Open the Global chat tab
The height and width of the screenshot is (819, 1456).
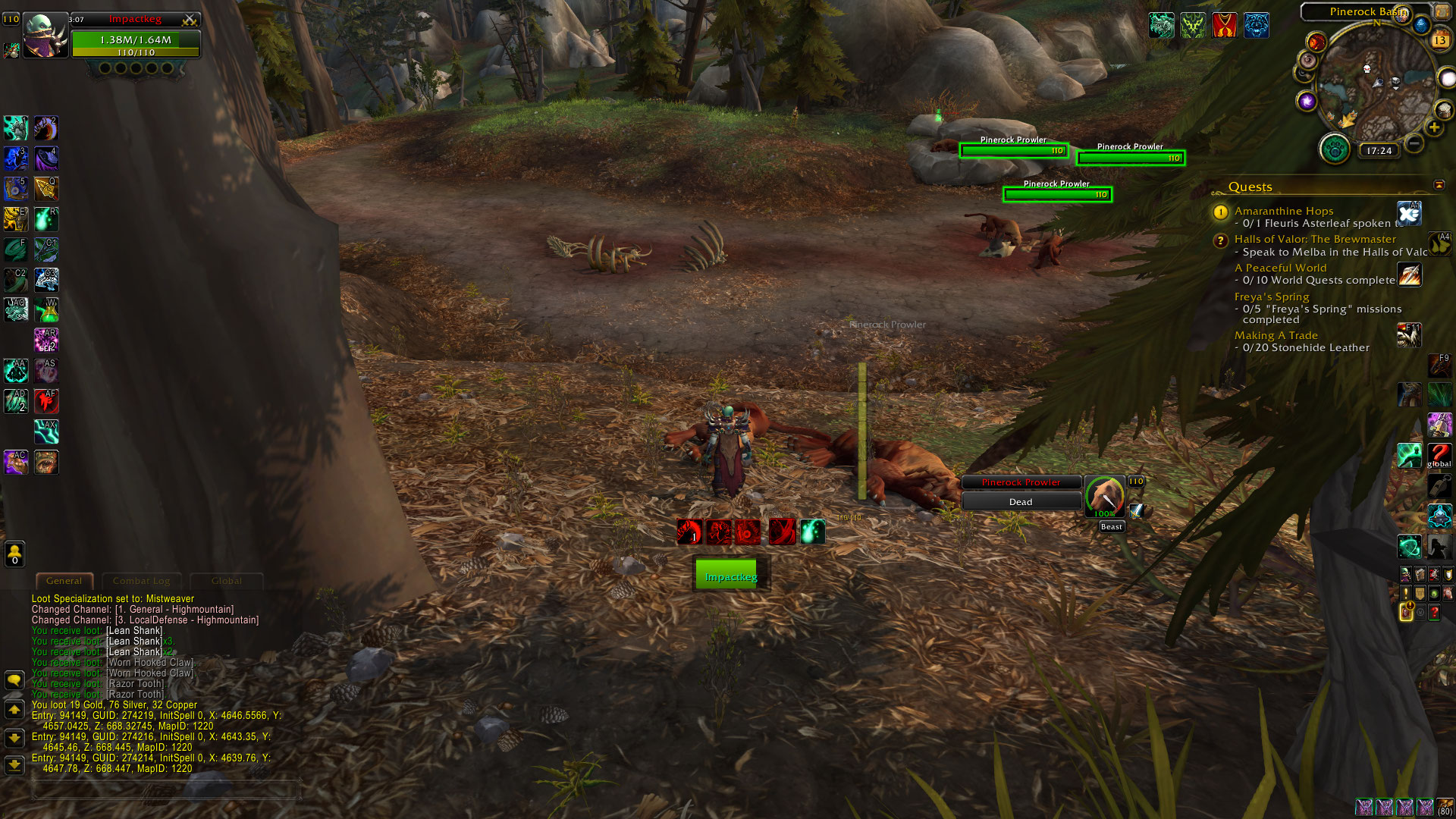tap(226, 581)
